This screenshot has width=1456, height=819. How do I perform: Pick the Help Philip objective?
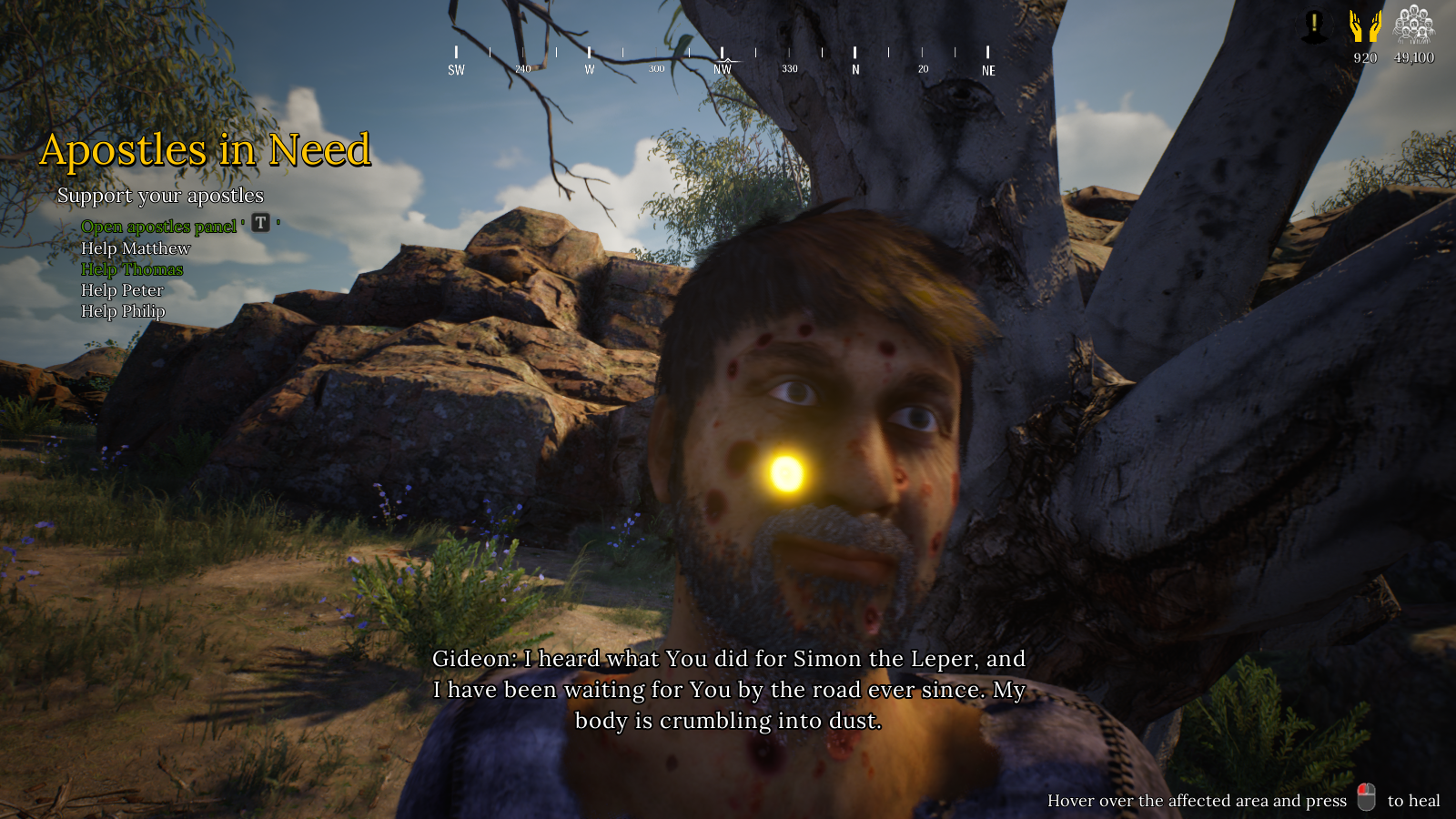tap(123, 311)
